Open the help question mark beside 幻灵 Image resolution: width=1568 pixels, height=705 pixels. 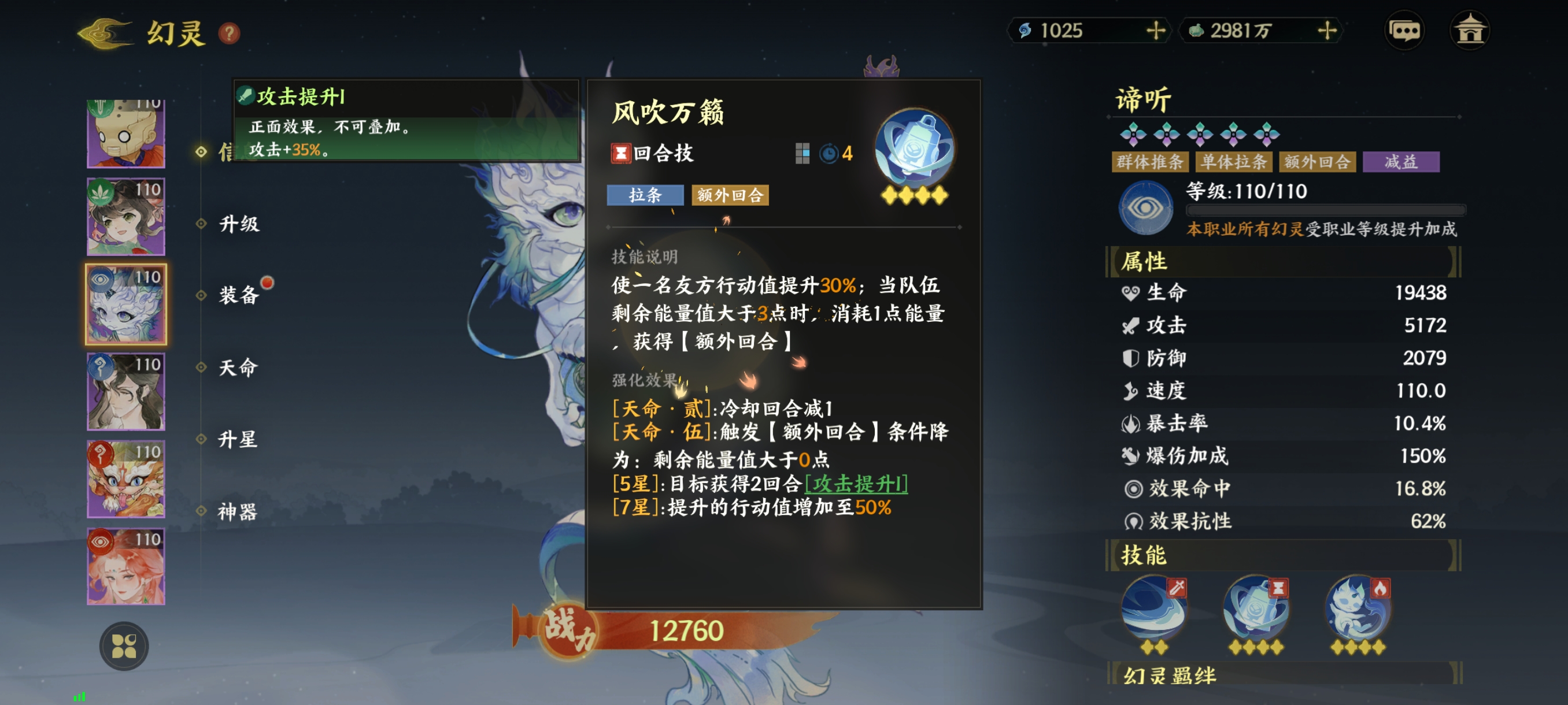coord(230,33)
